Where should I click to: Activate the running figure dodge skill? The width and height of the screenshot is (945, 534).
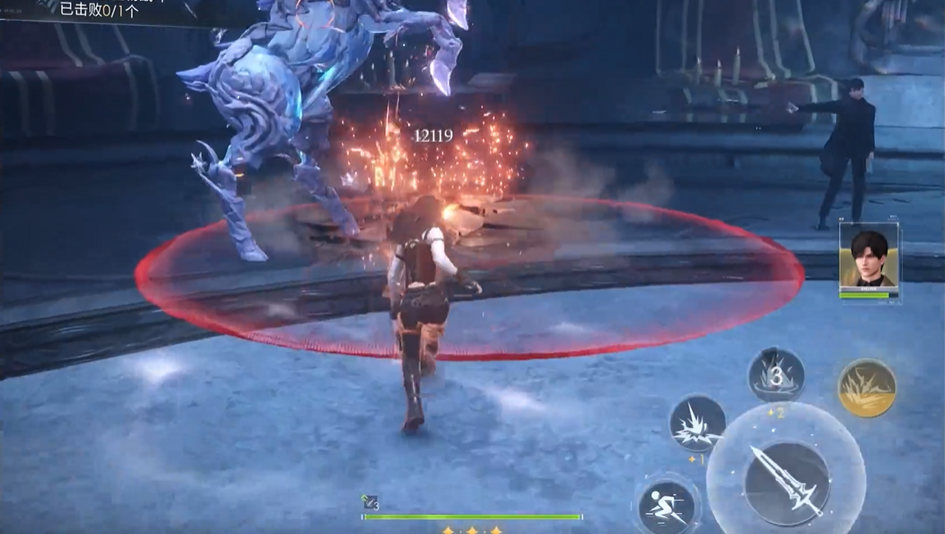[667, 505]
